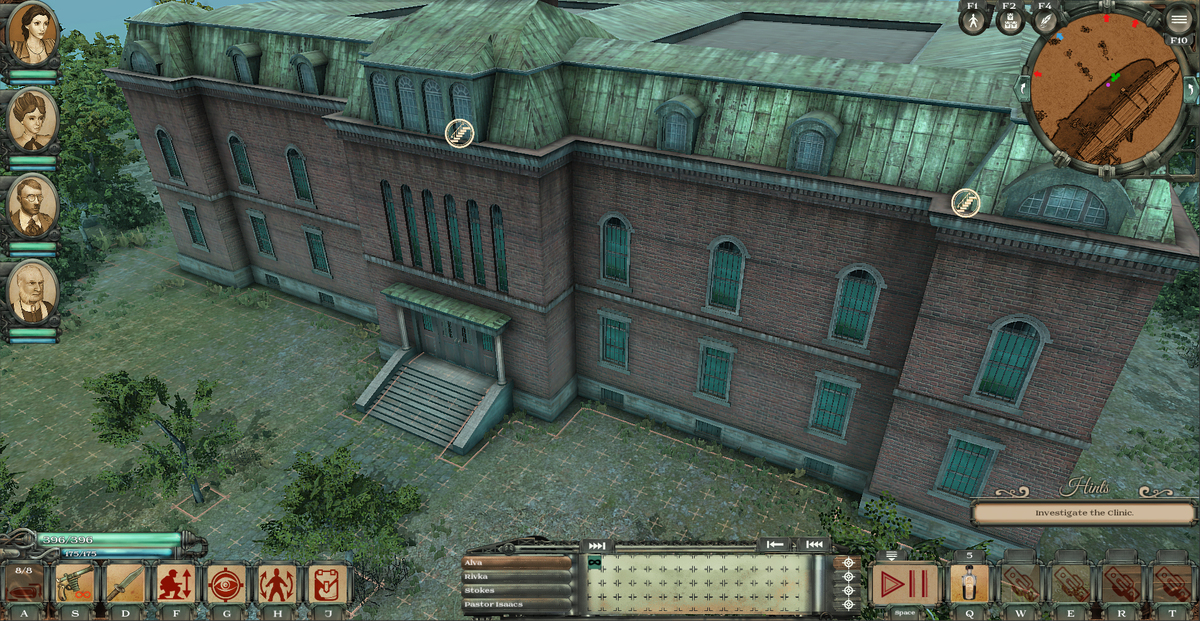Toggle the play/pause timeline button
The width and height of the screenshot is (1200, 621).
coord(904,583)
